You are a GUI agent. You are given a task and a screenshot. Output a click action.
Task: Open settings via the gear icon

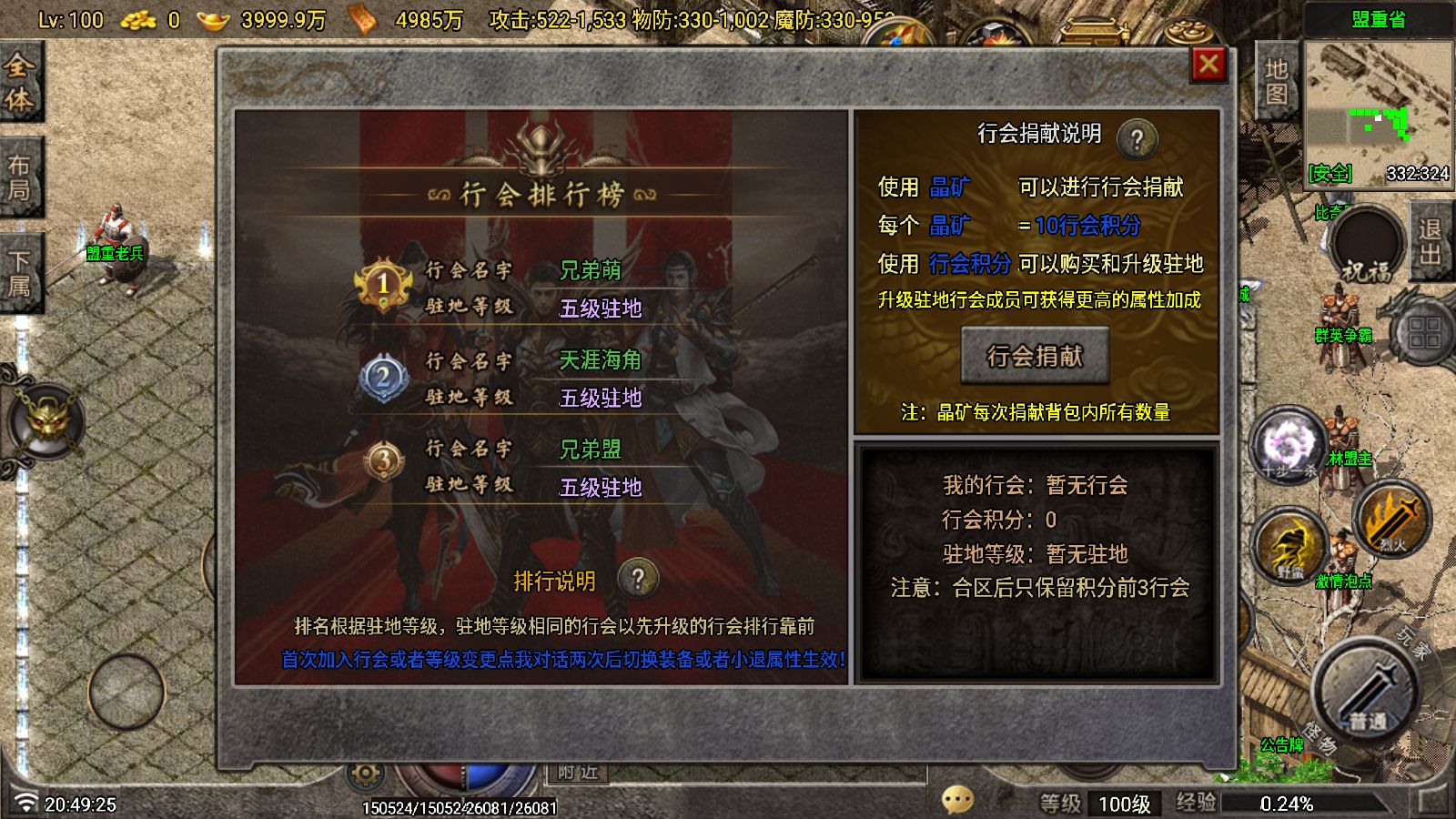(368, 771)
